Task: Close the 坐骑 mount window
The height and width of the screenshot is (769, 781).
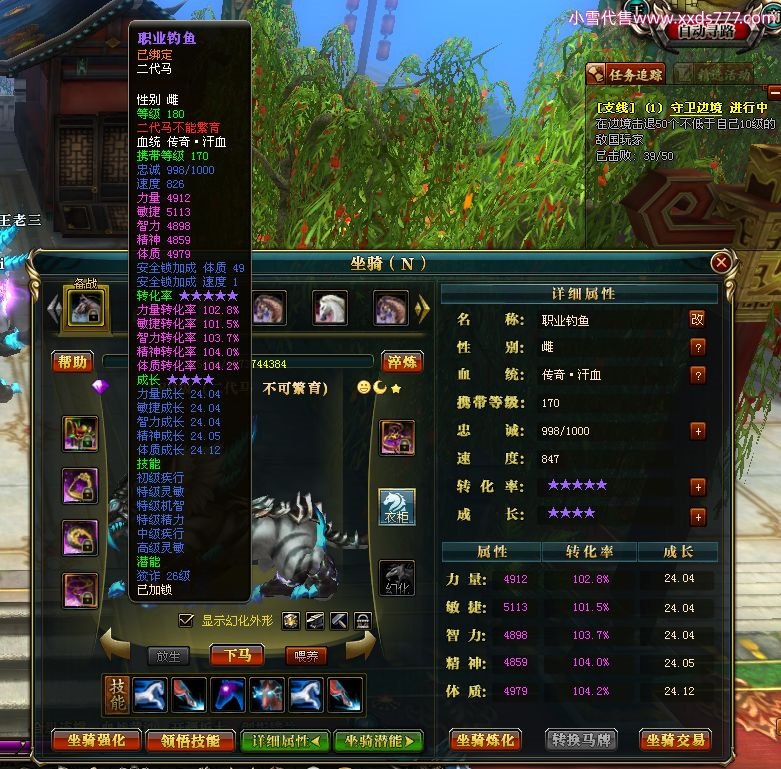Action: coord(720,263)
